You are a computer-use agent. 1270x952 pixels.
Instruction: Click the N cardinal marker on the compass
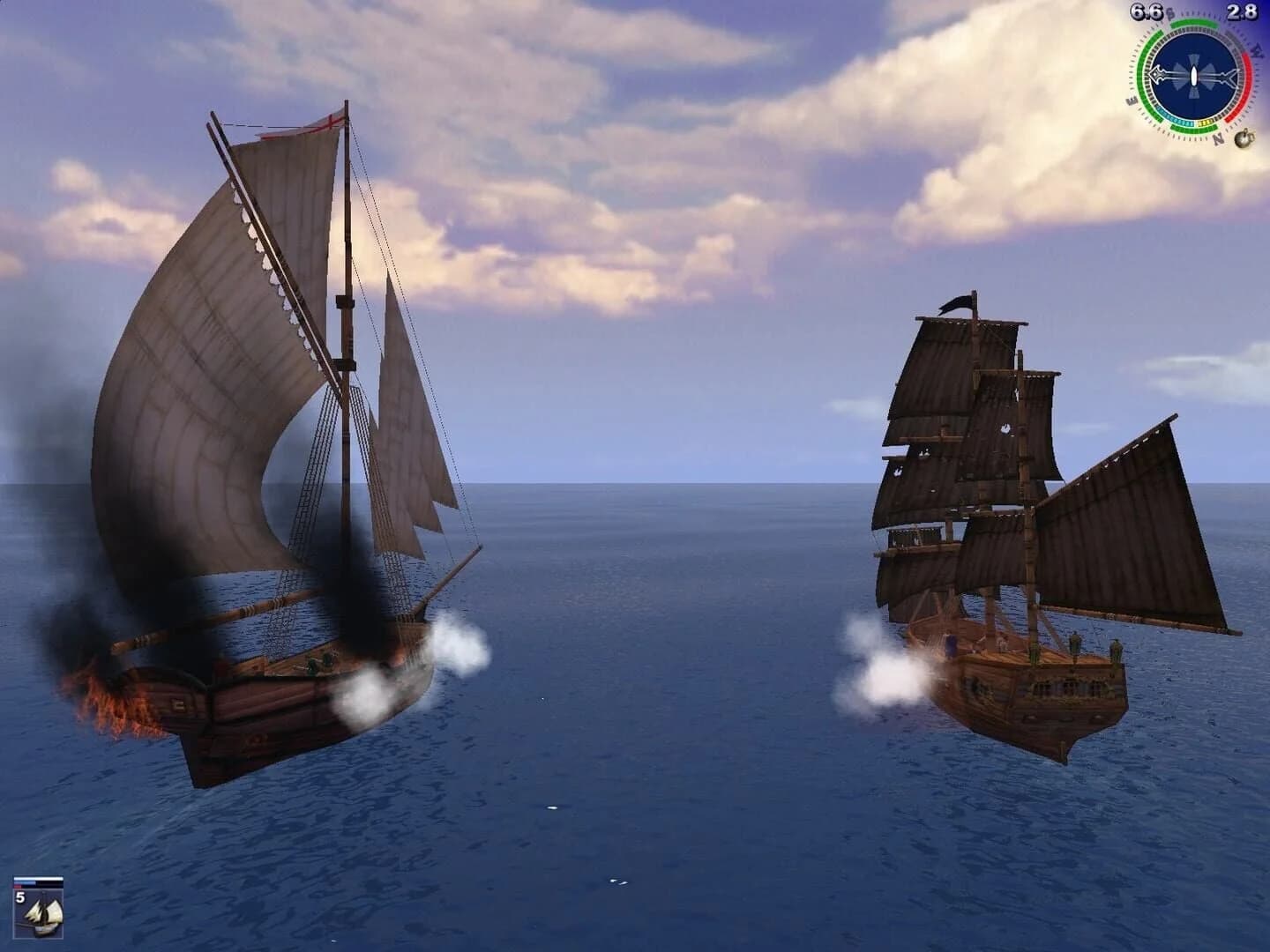click(1217, 137)
